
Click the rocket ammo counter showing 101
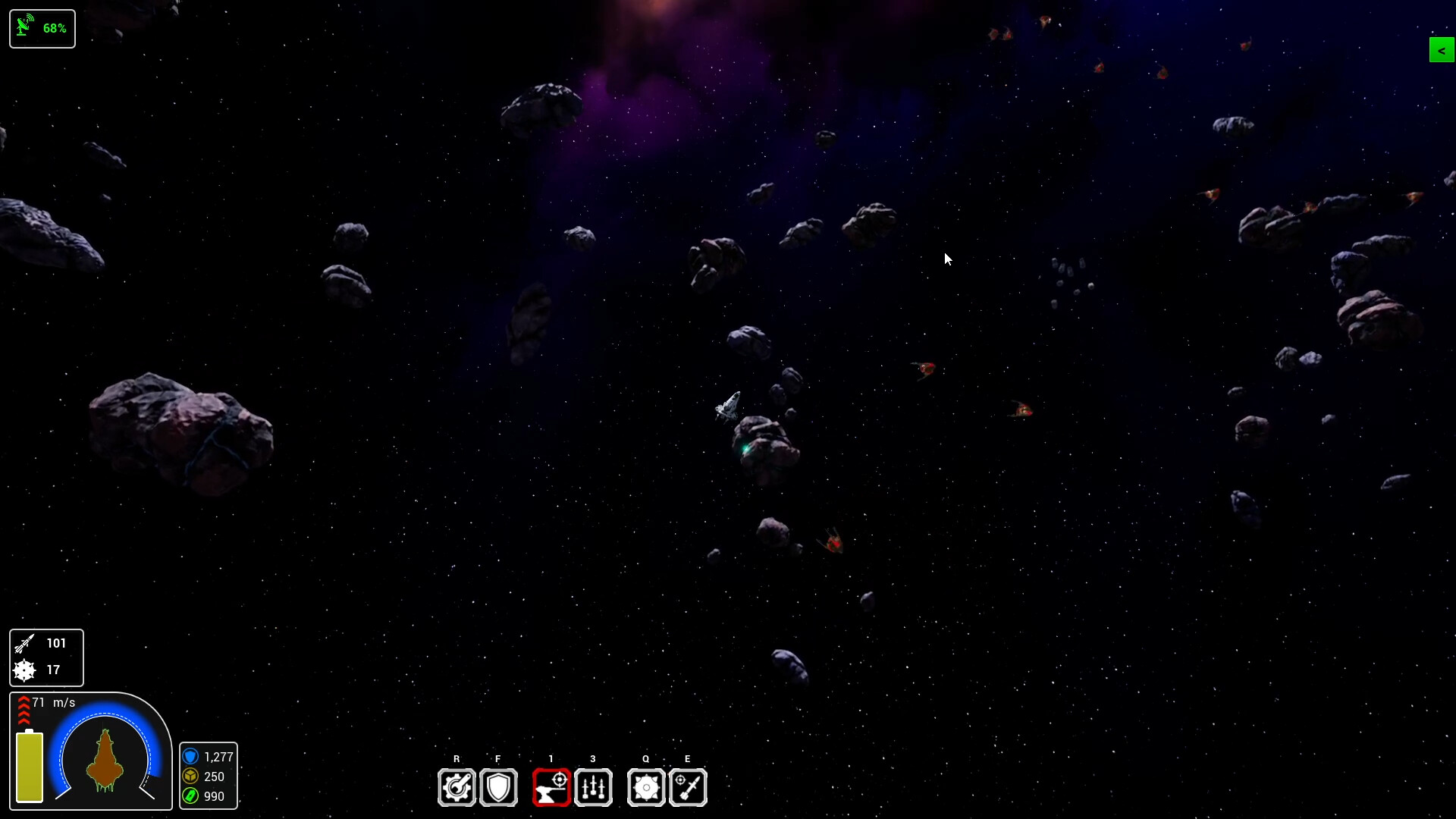point(45,643)
